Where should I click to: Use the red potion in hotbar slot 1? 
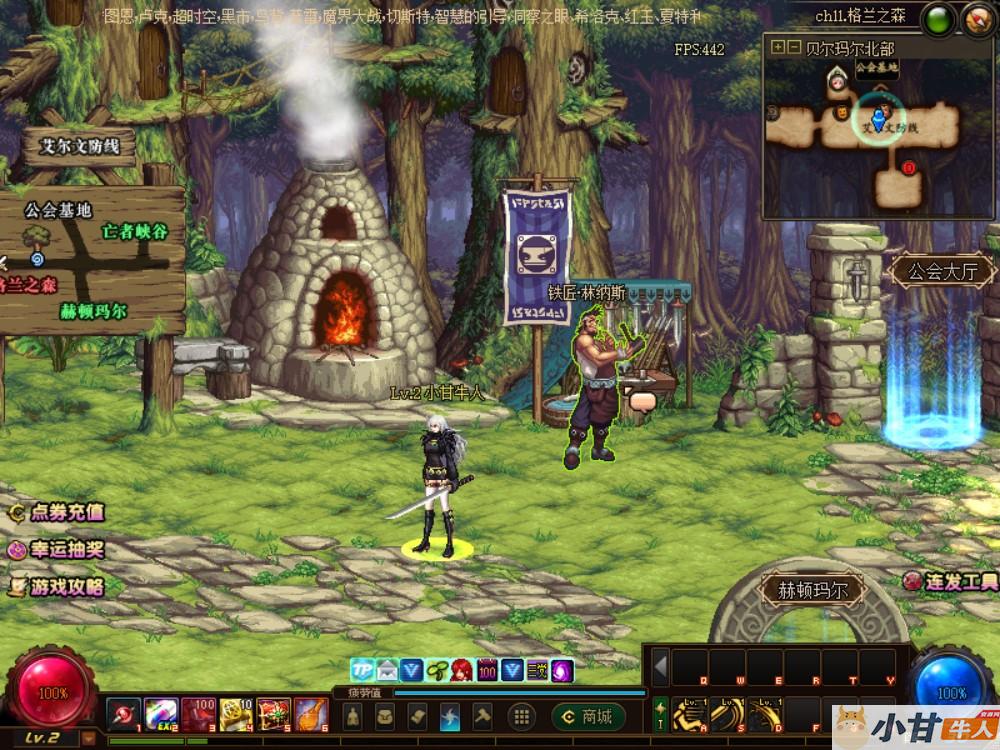coord(124,714)
